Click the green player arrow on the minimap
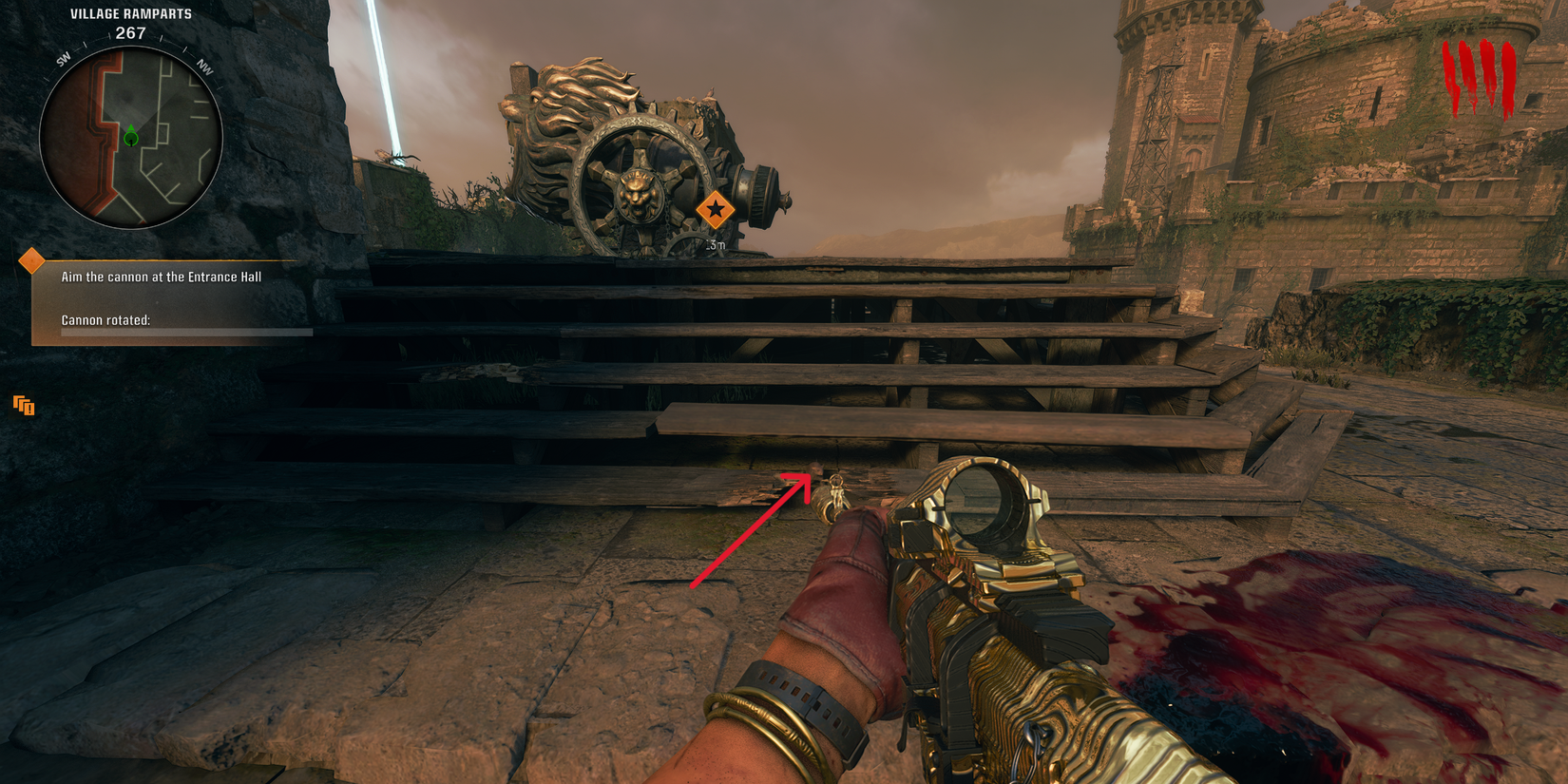Screen dimensions: 1568x784 (129, 136)
